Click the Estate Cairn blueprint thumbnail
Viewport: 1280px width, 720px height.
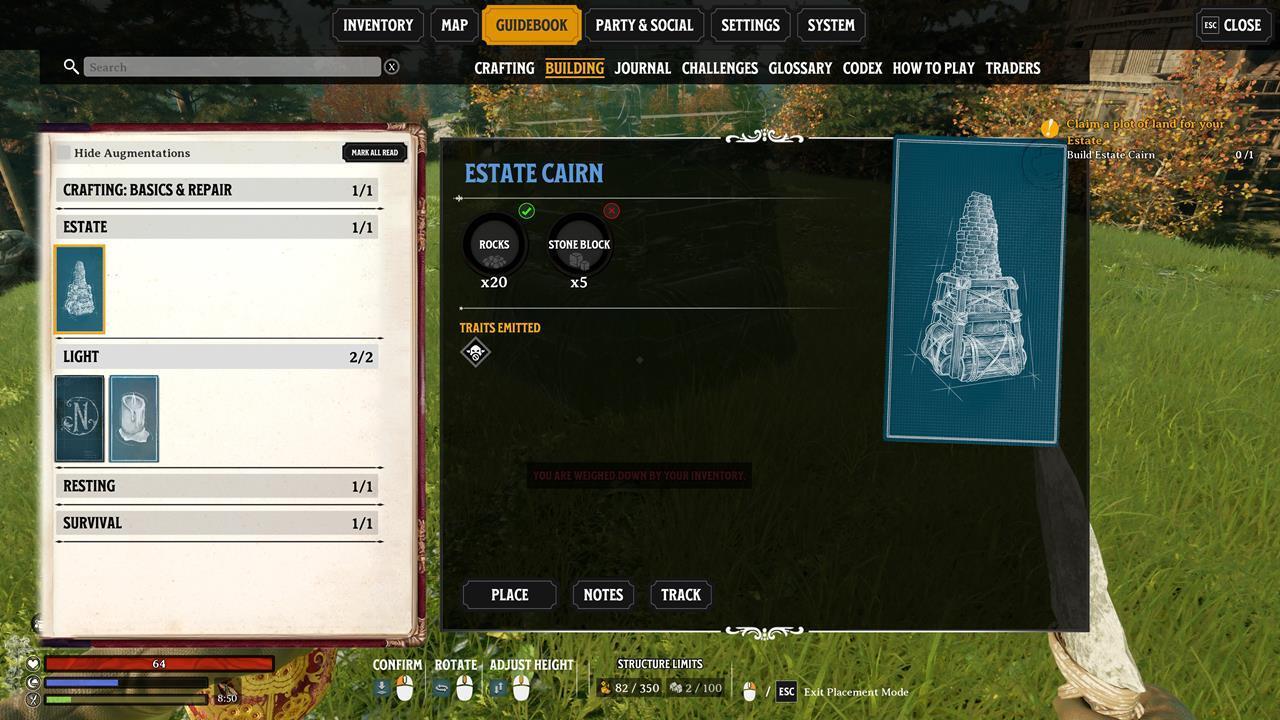click(x=78, y=288)
